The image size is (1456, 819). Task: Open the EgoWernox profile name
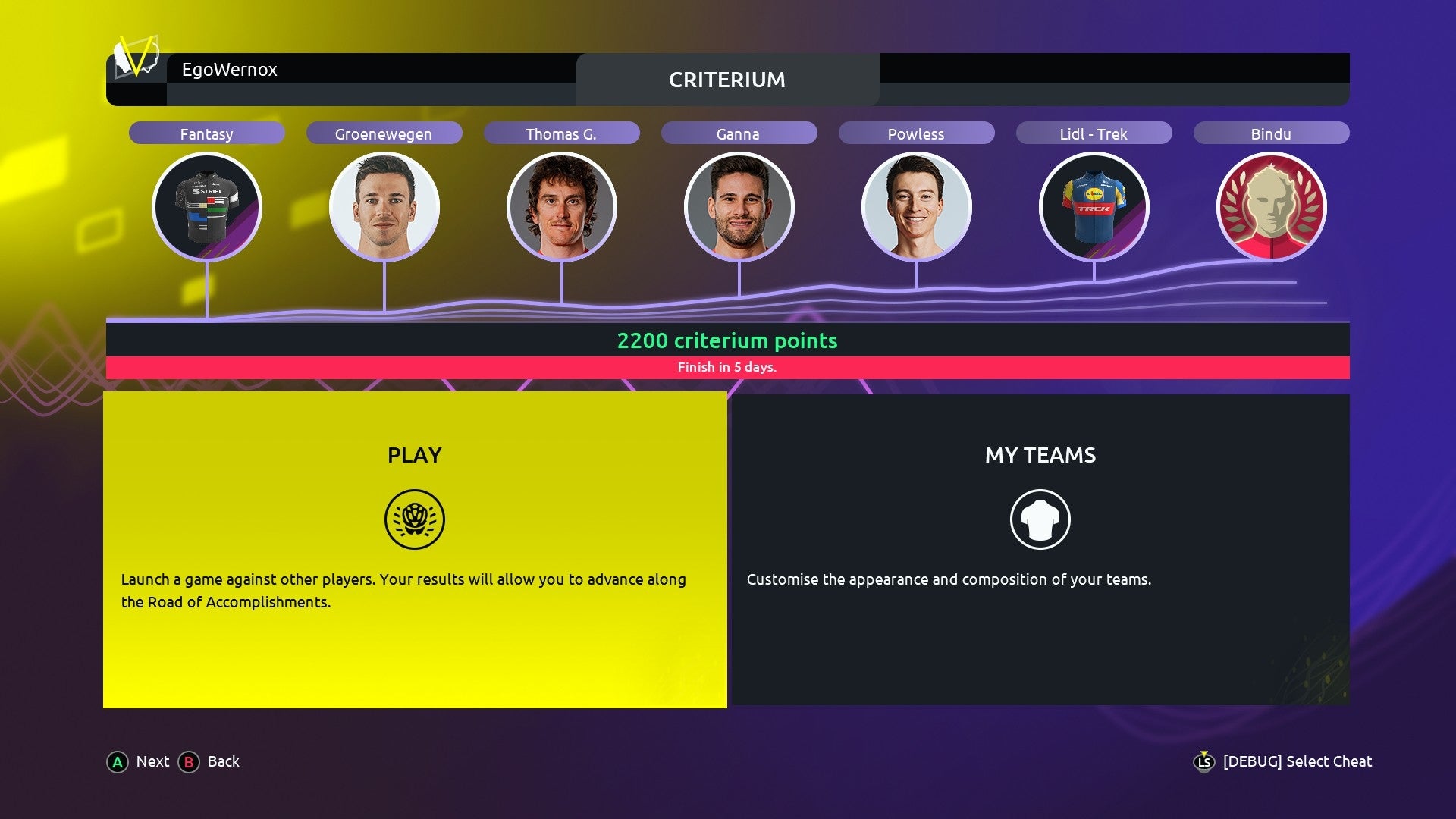click(x=228, y=70)
